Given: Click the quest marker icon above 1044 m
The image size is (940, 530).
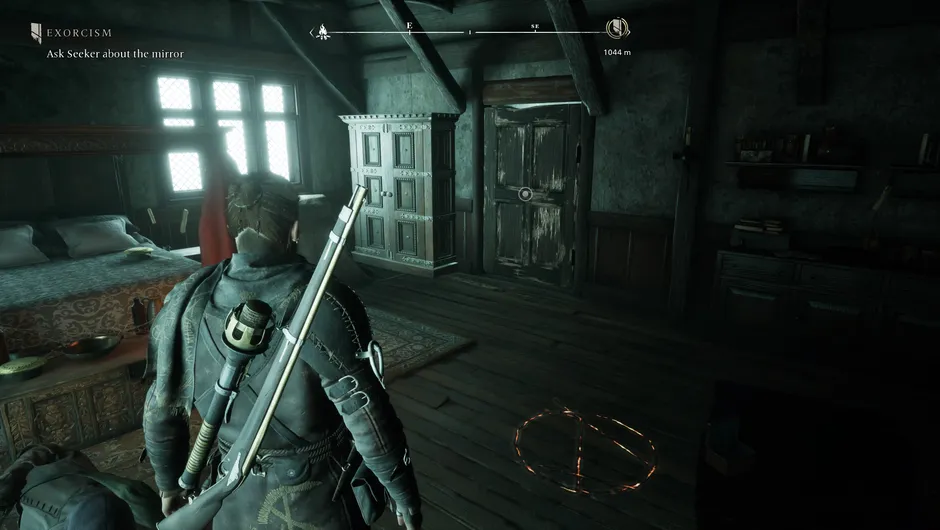Looking at the screenshot, I should coord(617,30).
